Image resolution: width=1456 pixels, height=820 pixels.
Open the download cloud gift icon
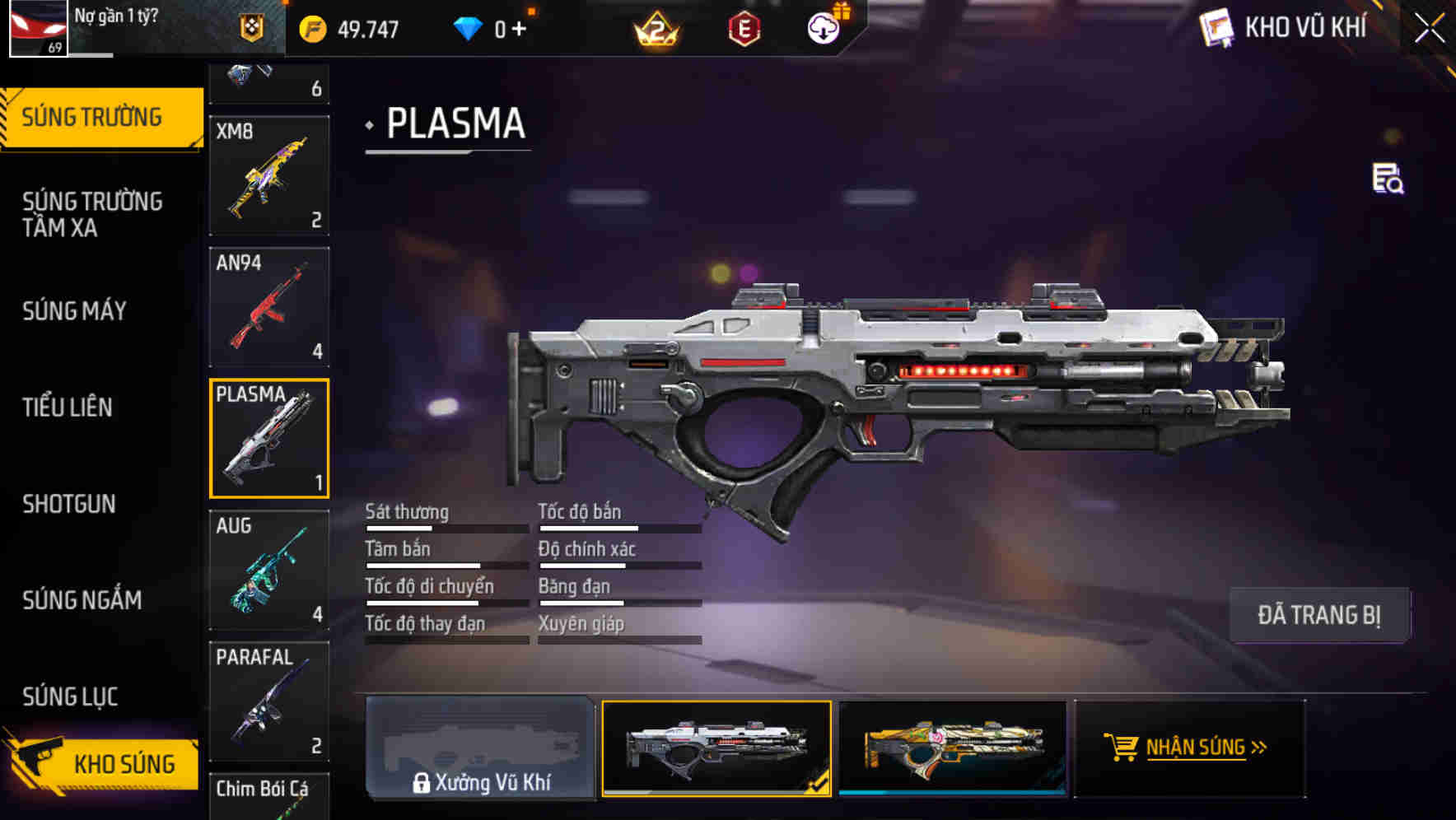click(x=824, y=28)
